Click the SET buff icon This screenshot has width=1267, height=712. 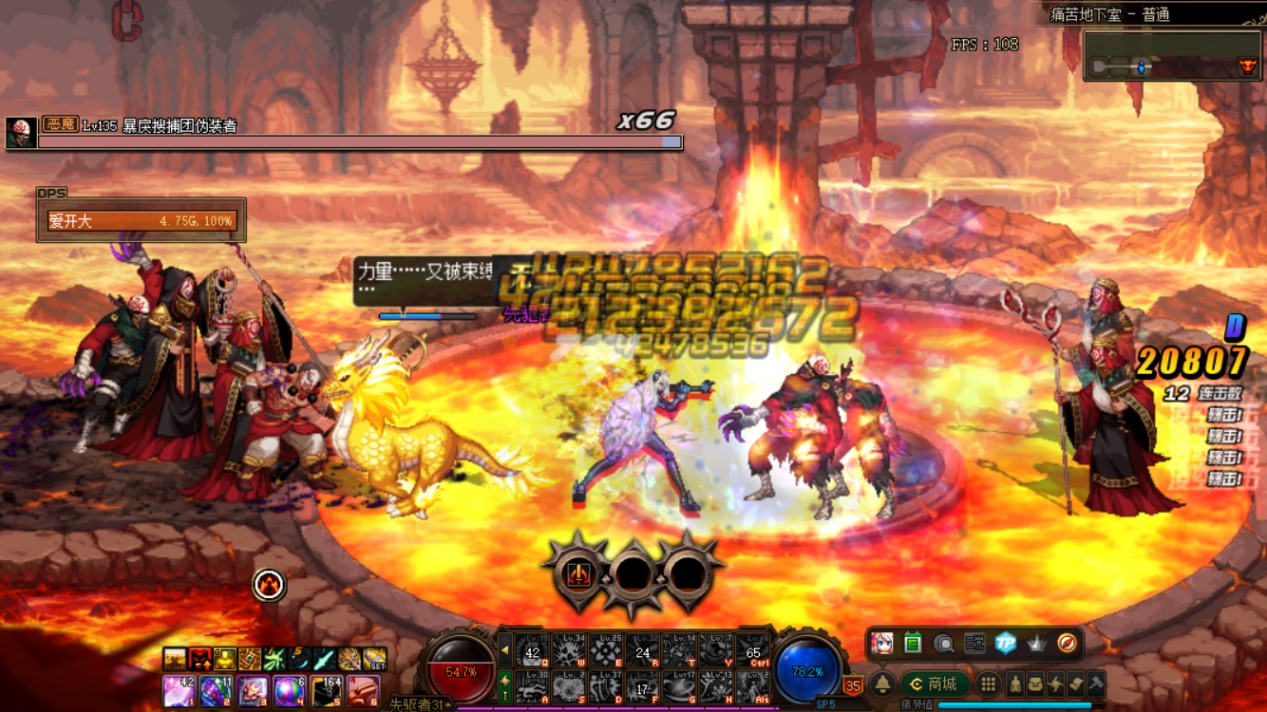tap(375, 660)
